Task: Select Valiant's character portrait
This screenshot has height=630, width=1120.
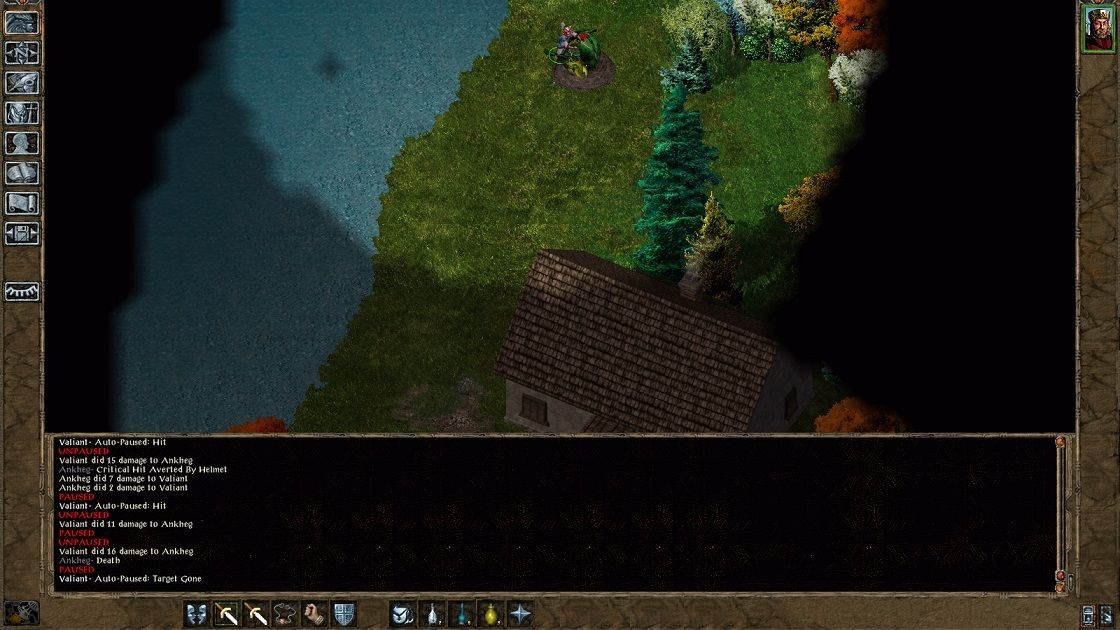Action: (1097, 28)
